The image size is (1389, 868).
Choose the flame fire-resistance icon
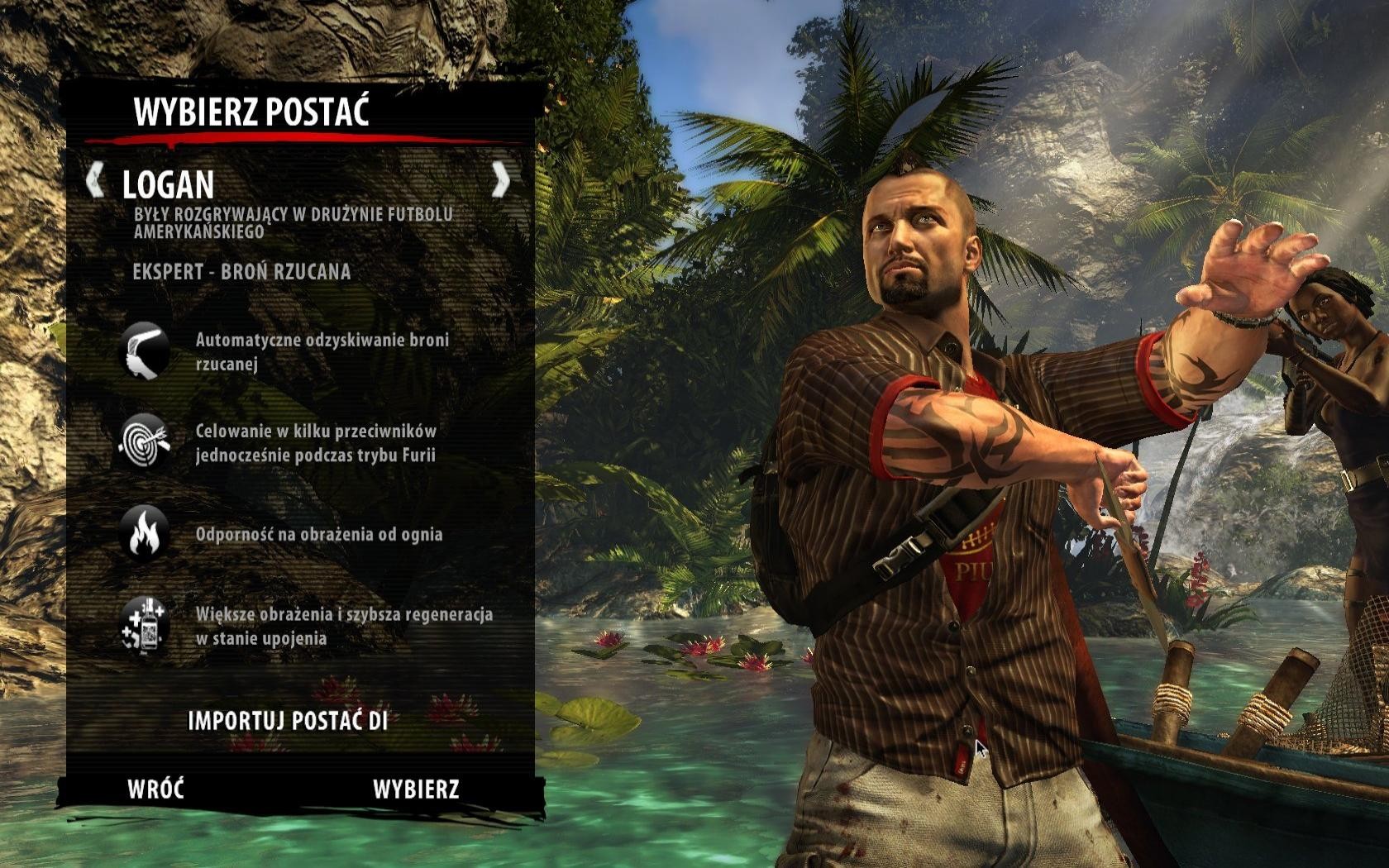[145, 533]
